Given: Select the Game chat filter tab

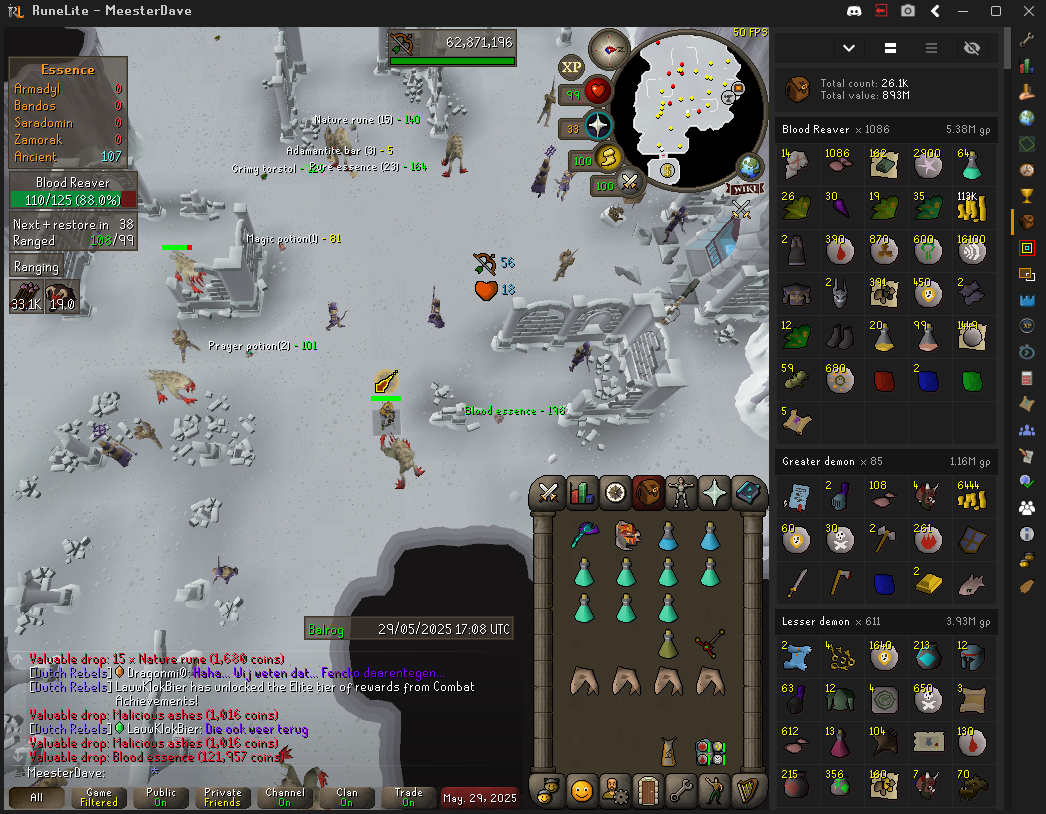Looking at the screenshot, I should (99, 797).
